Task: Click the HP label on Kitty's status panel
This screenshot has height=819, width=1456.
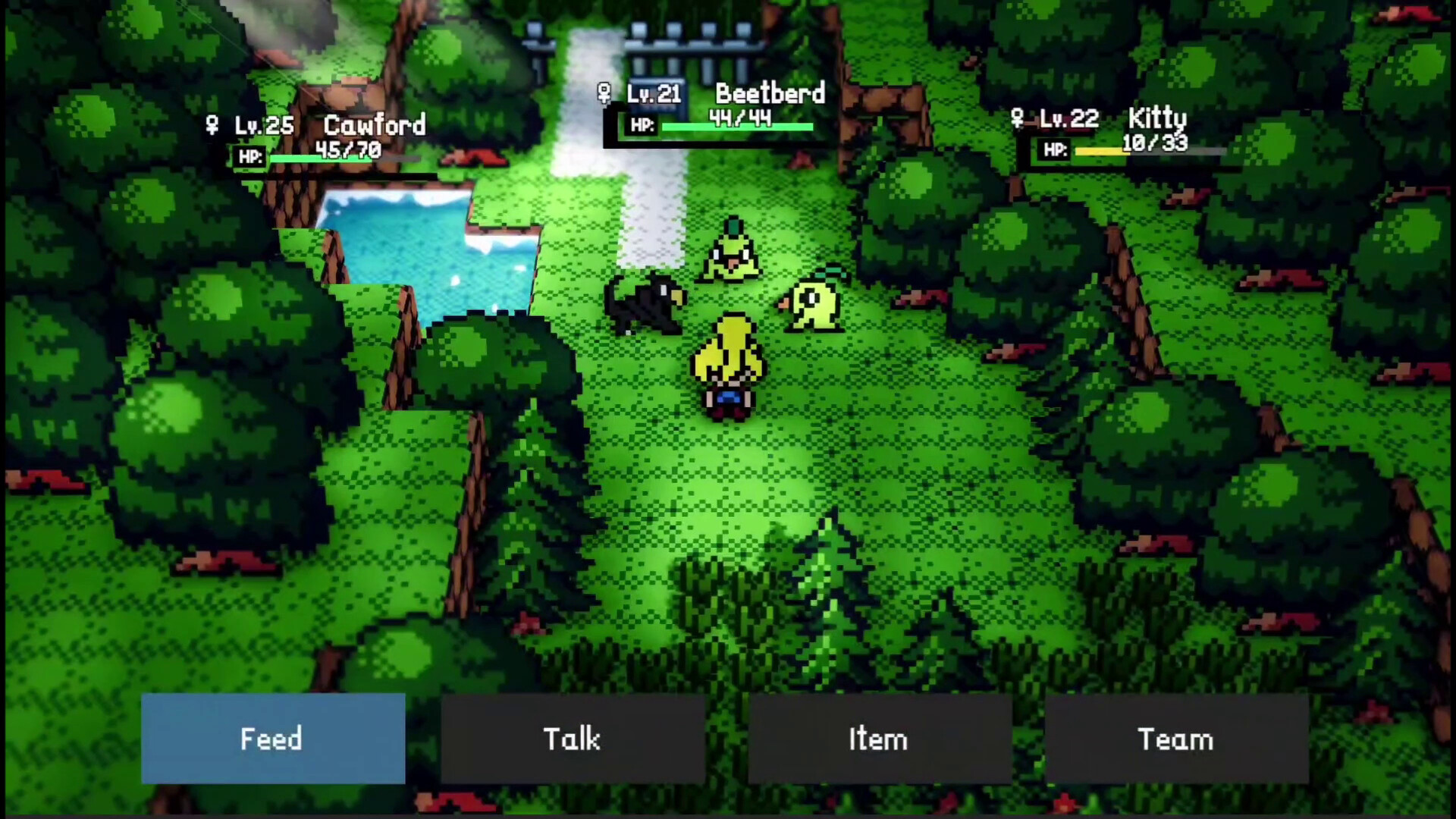Action: pyautogui.click(x=1054, y=151)
